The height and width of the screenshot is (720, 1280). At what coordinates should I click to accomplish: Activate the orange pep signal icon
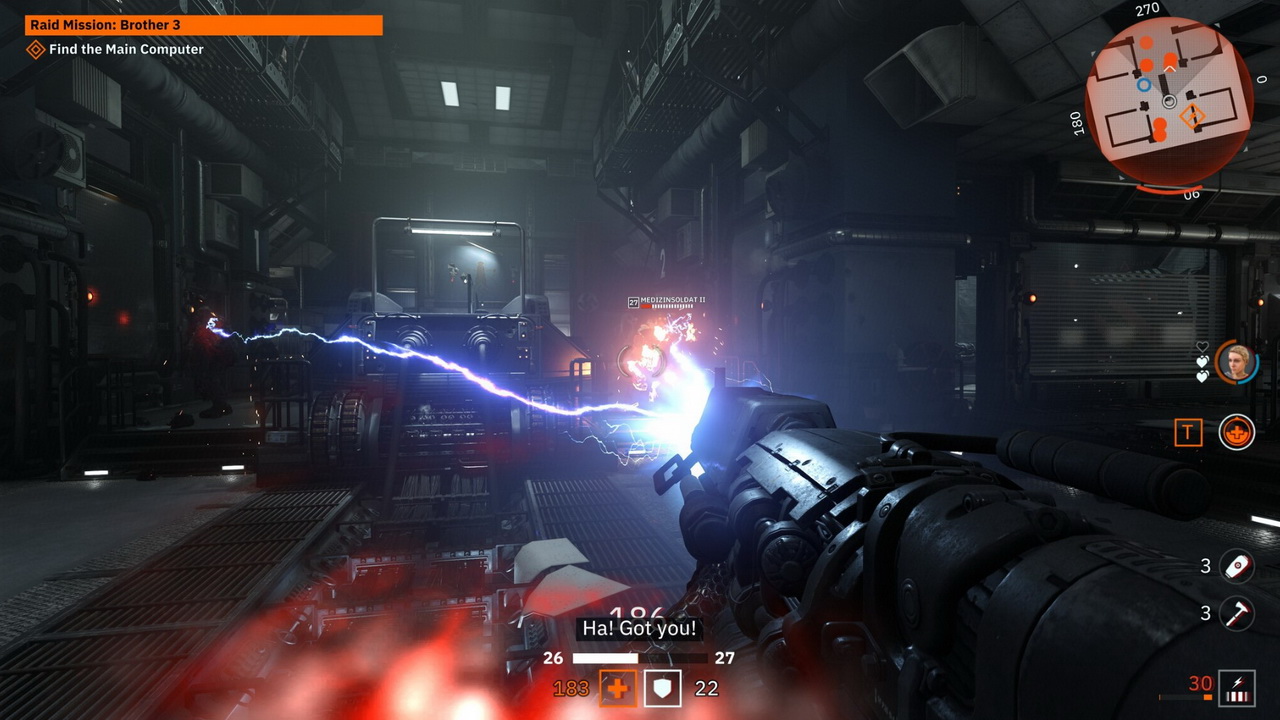(x=1237, y=432)
